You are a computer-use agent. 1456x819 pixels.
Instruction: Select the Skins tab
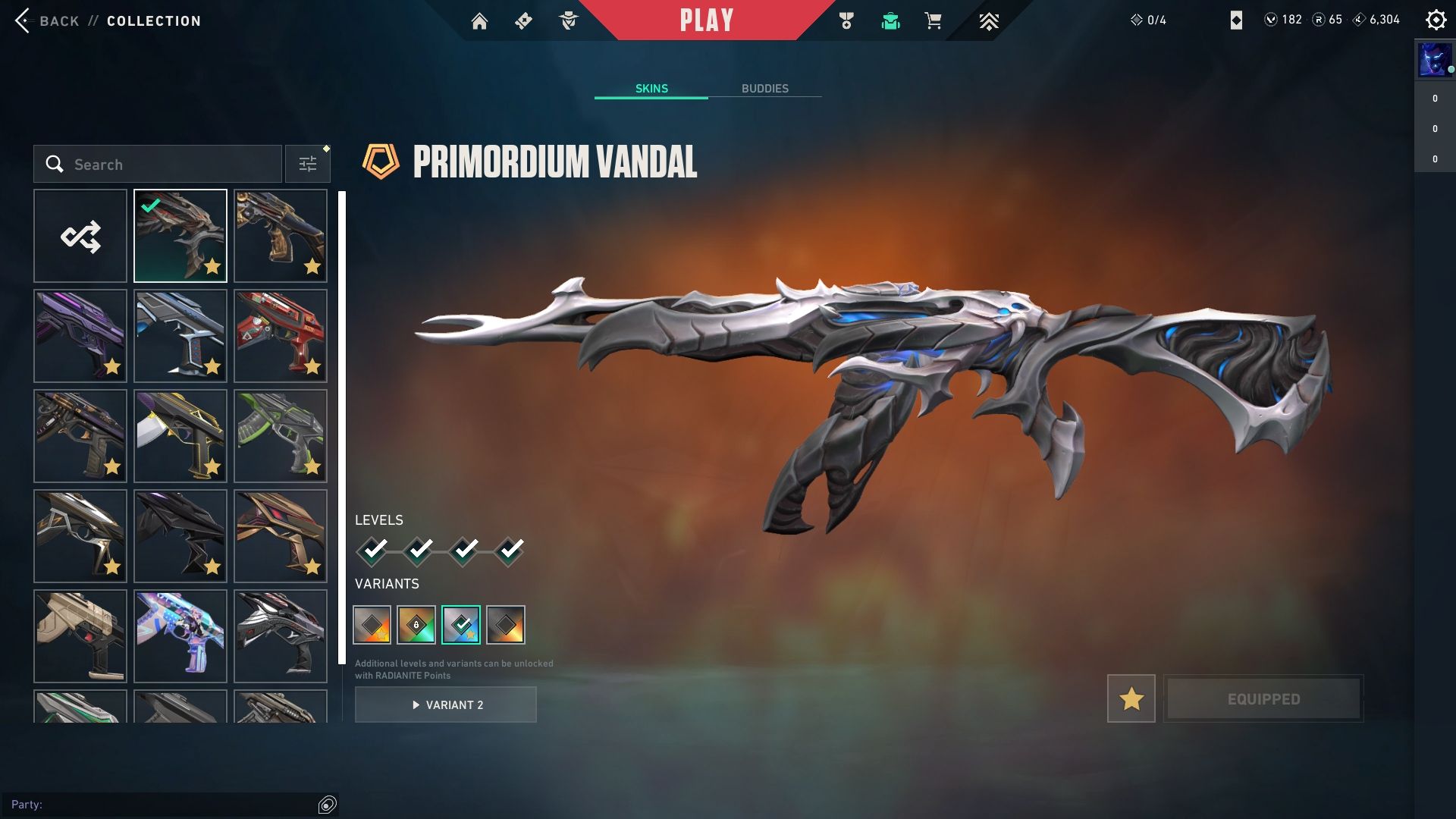[x=651, y=89]
